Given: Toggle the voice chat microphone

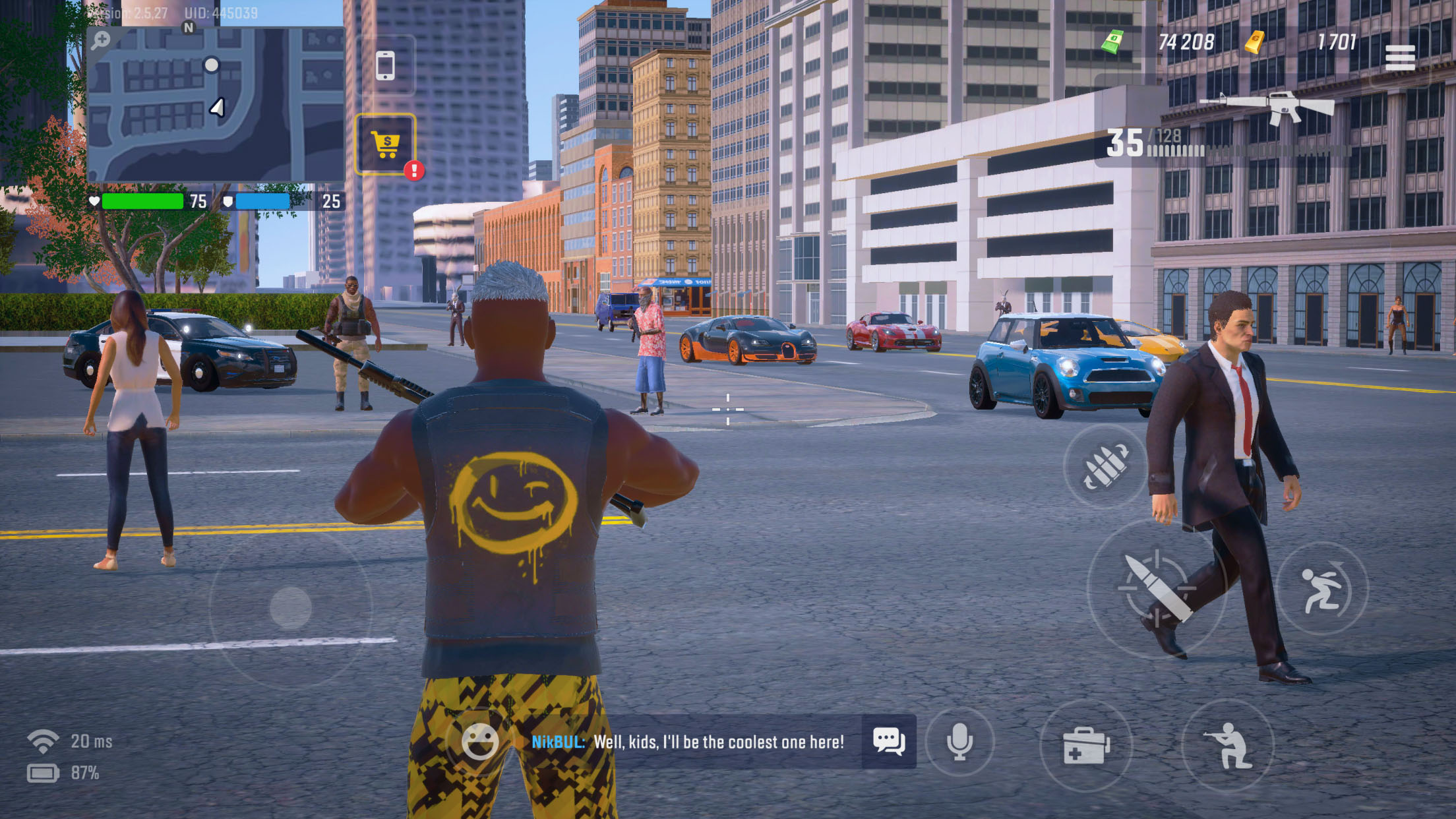Looking at the screenshot, I should coord(959,741).
